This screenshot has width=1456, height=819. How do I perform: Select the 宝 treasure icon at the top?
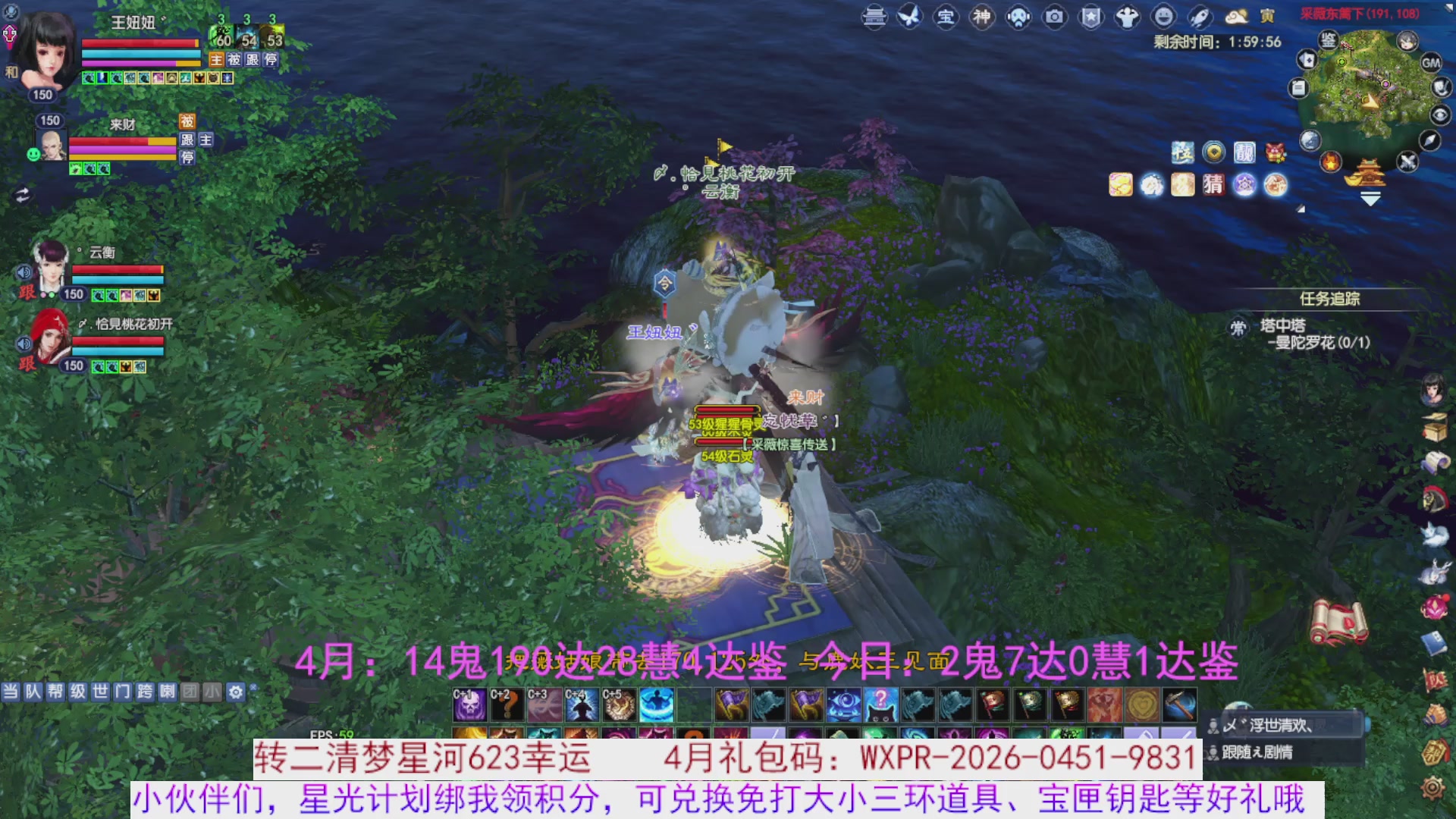point(945,17)
